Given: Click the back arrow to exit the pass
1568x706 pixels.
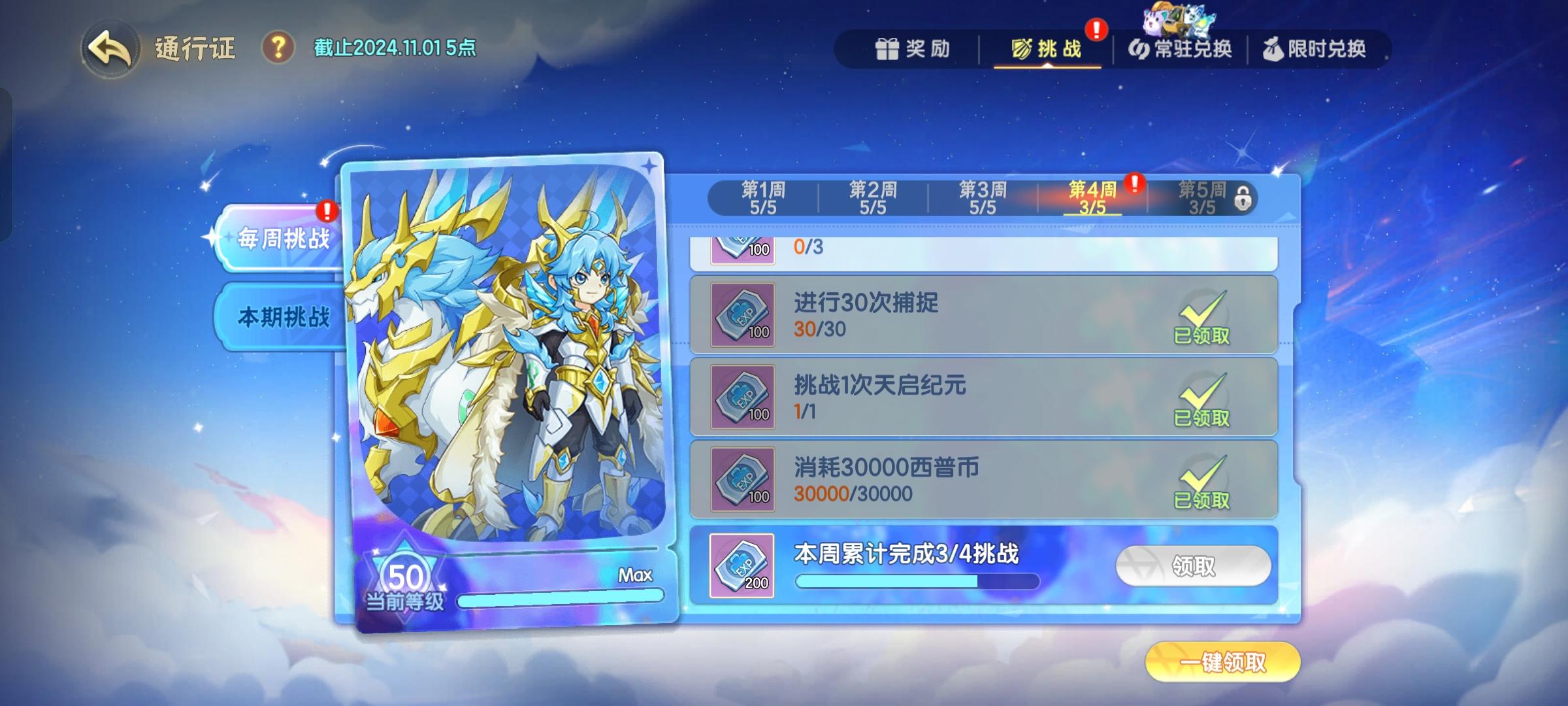Looking at the screenshot, I should (110, 47).
